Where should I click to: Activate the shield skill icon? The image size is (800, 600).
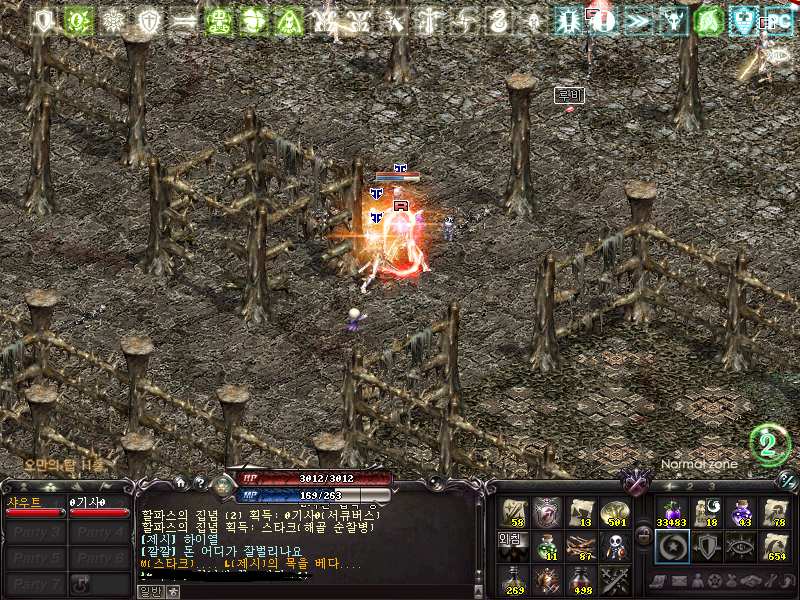pos(706,546)
